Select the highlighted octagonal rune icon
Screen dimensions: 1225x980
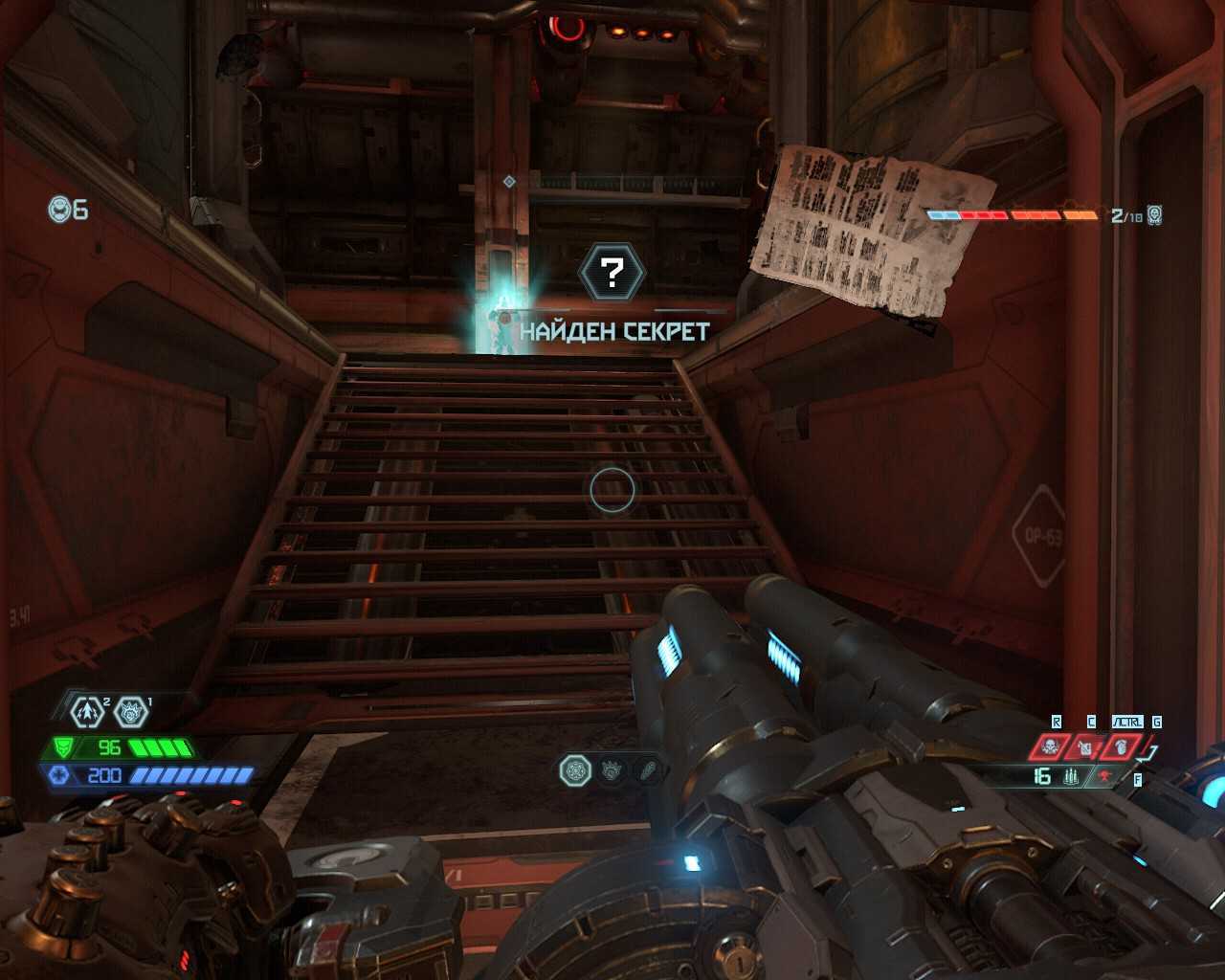(575, 770)
